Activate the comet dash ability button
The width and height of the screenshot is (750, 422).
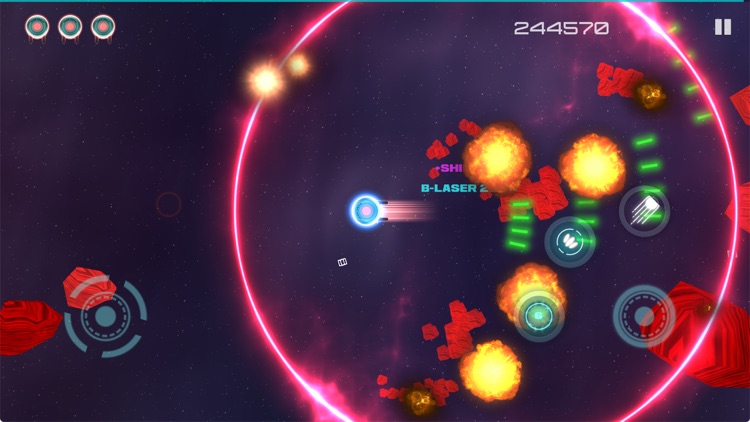point(644,210)
